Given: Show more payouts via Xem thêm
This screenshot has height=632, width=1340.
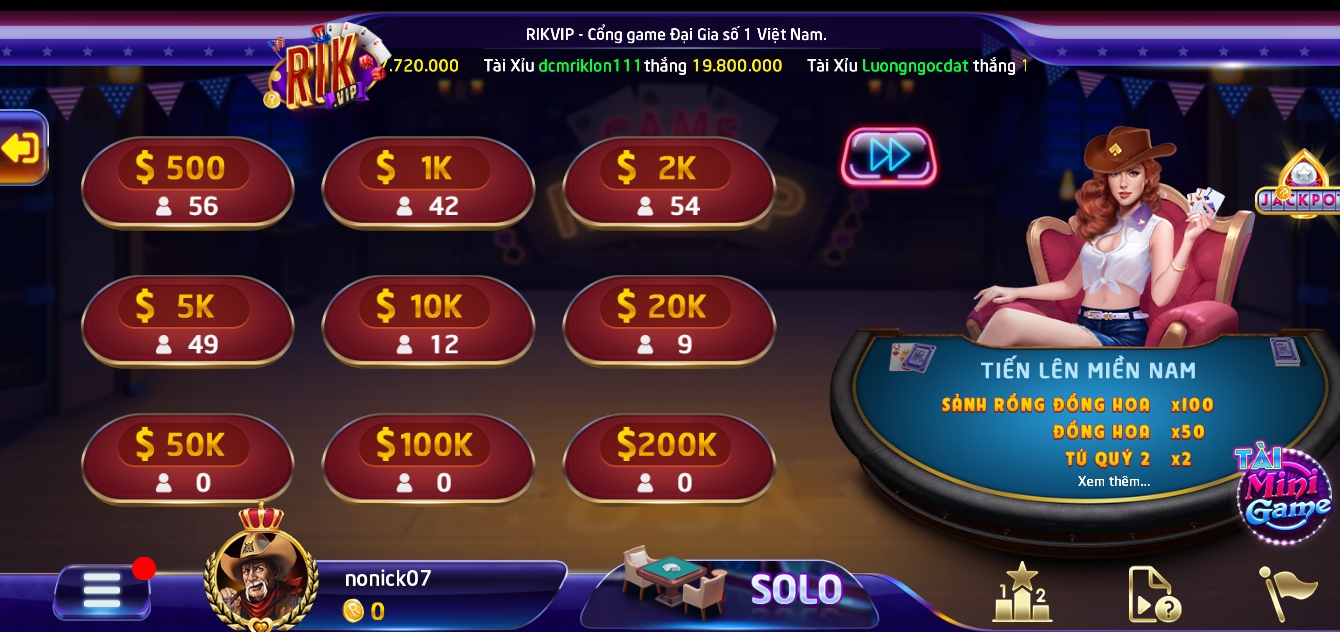Looking at the screenshot, I should [x=1114, y=482].
